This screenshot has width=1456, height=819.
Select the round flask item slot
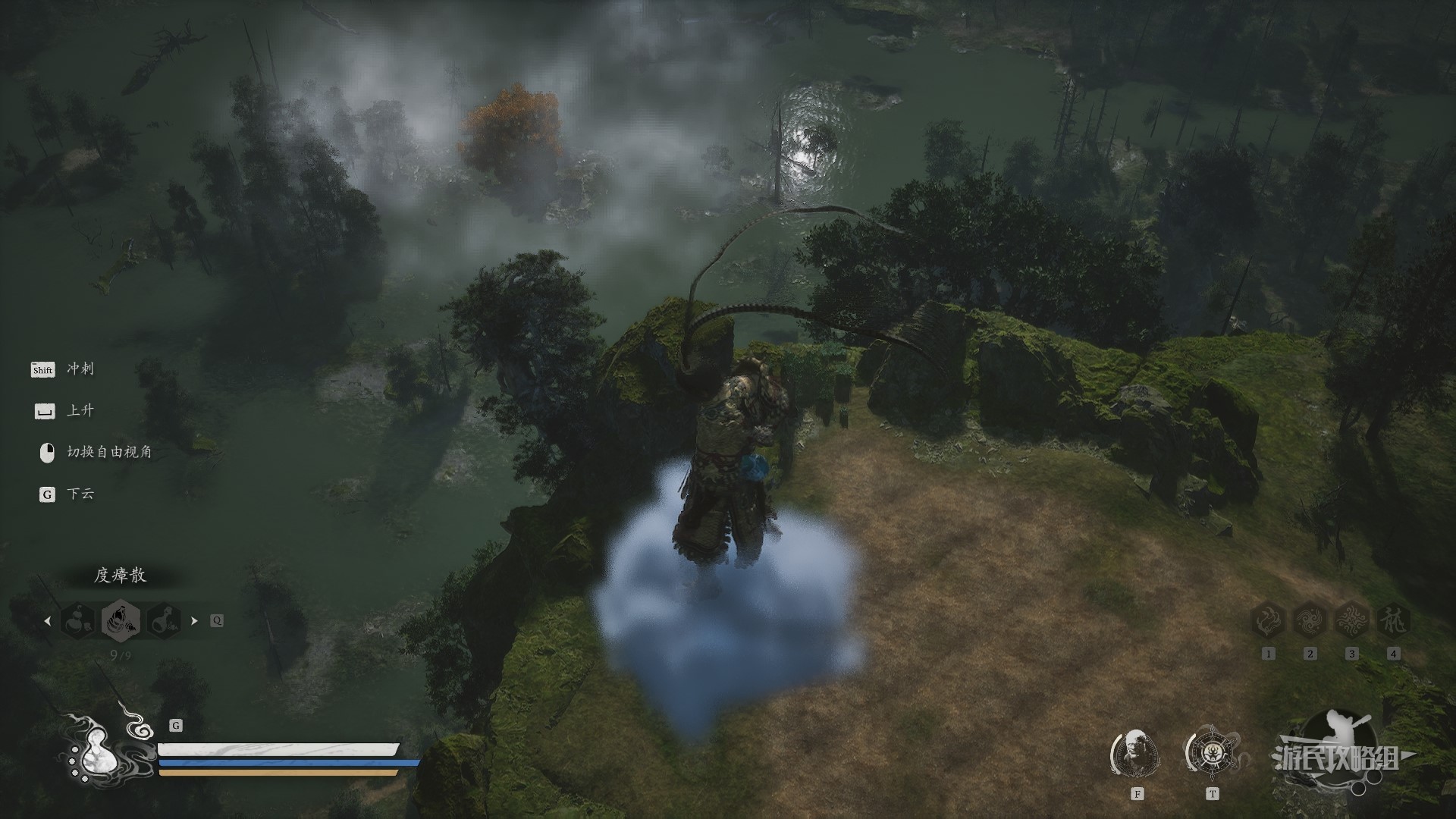pos(164,620)
